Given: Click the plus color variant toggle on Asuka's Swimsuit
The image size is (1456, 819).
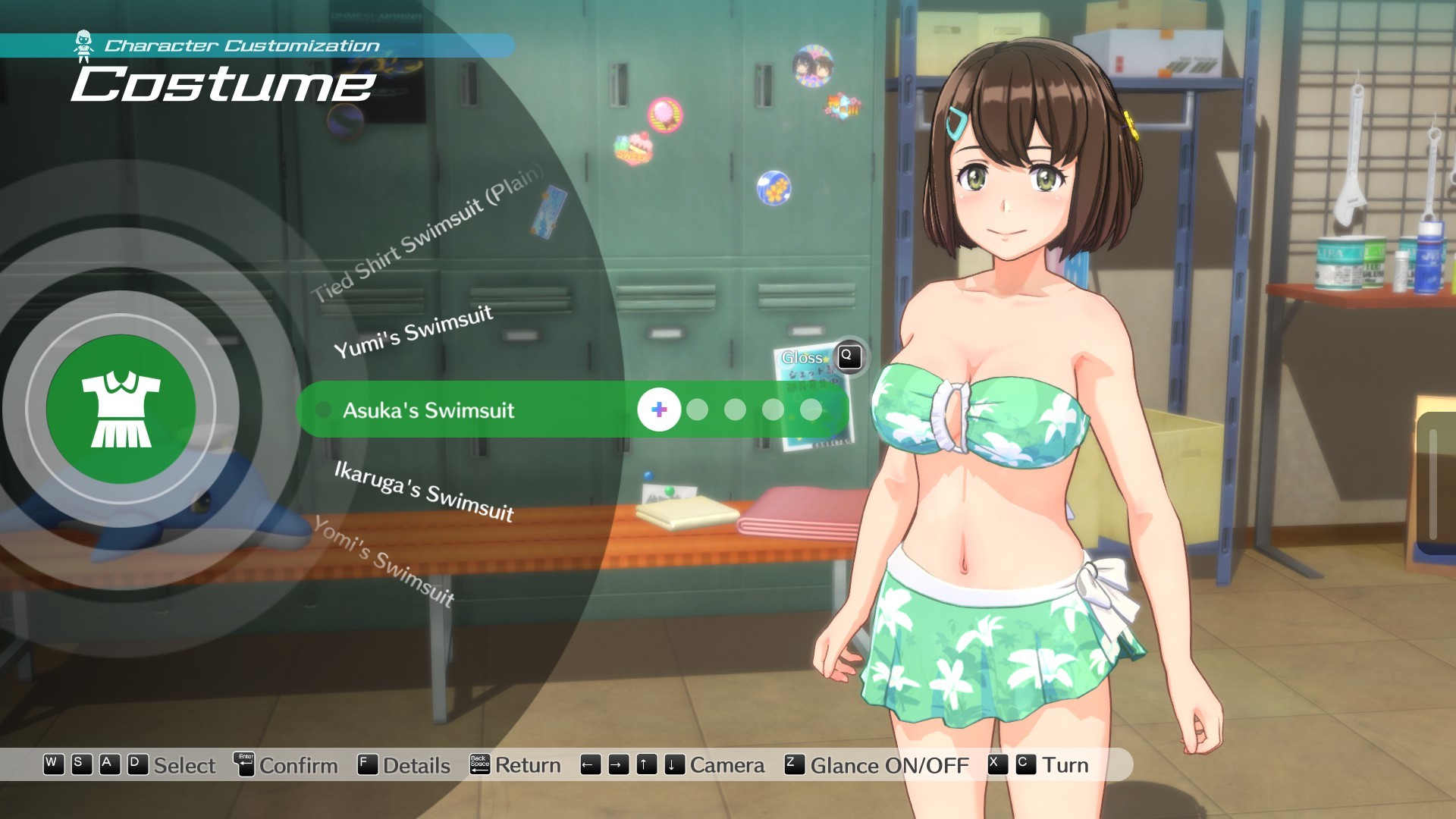Looking at the screenshot, I should point(658,410).
